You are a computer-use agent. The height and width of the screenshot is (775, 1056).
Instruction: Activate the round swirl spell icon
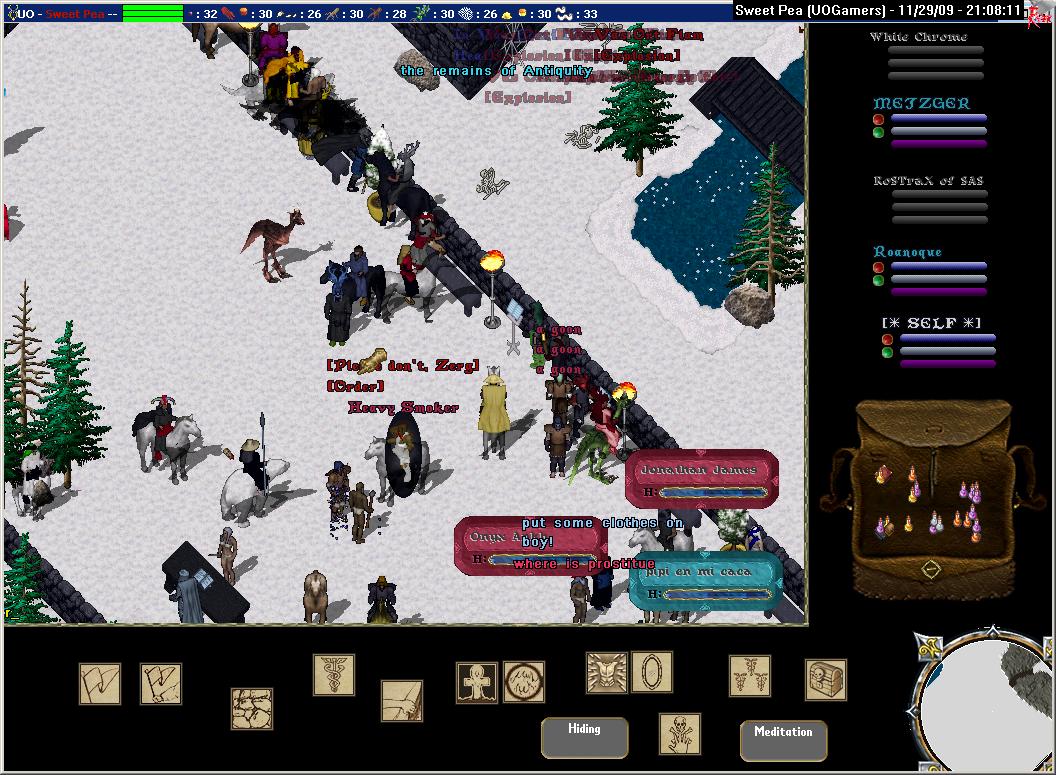524,682
